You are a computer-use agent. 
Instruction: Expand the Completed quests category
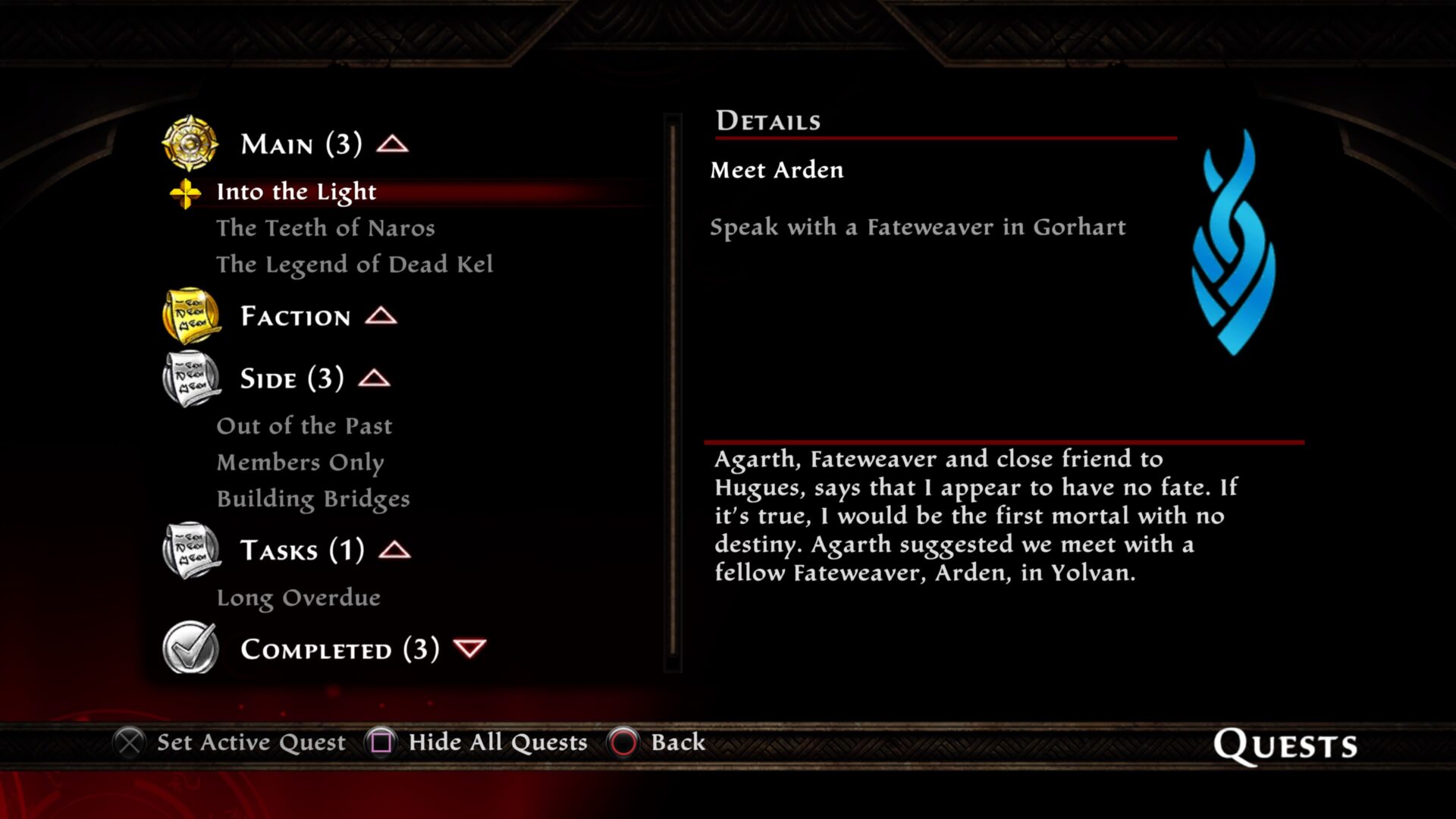tap(469, 649)
